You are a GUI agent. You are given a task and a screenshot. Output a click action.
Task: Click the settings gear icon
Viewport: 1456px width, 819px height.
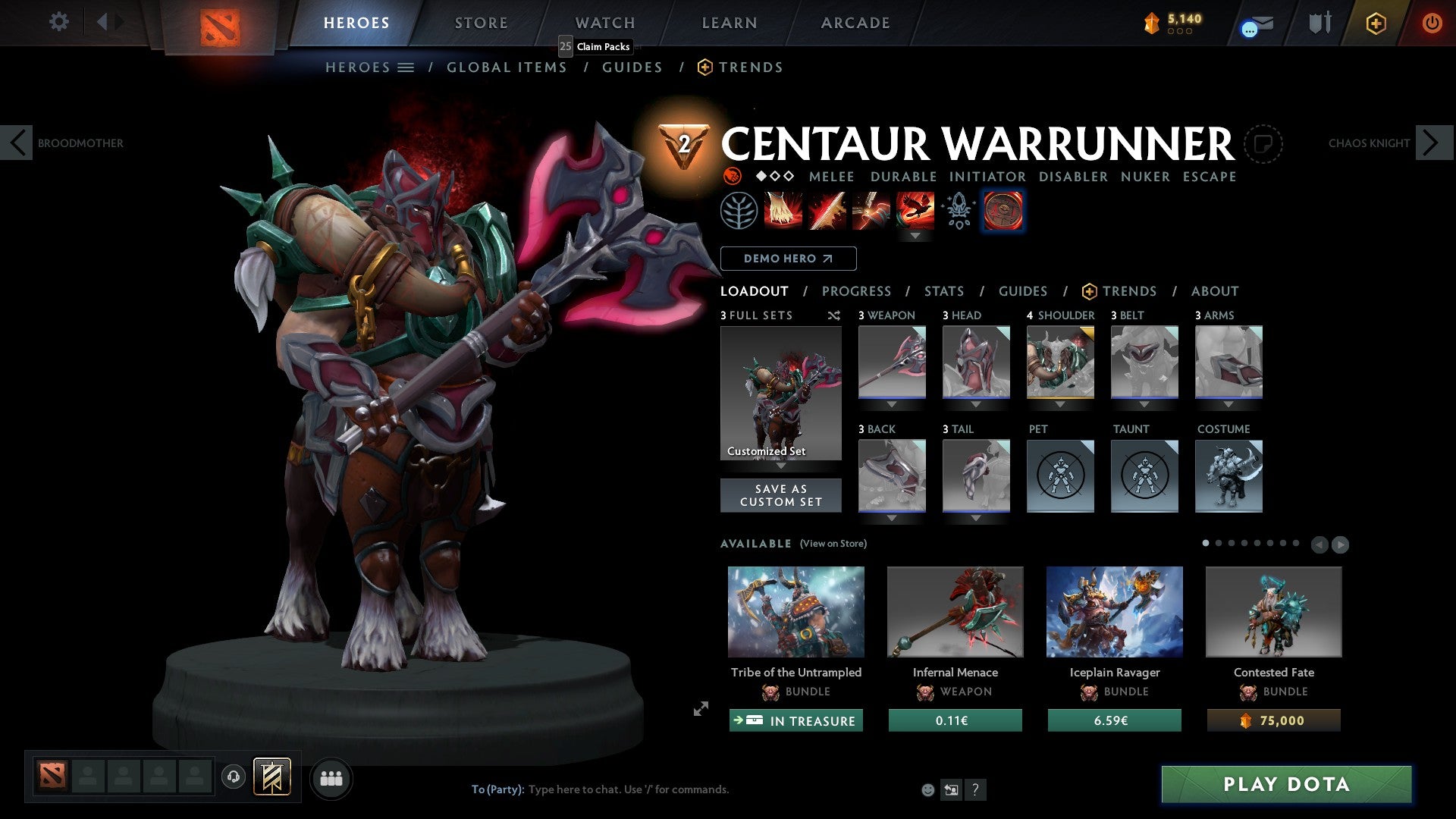[58, 22]
